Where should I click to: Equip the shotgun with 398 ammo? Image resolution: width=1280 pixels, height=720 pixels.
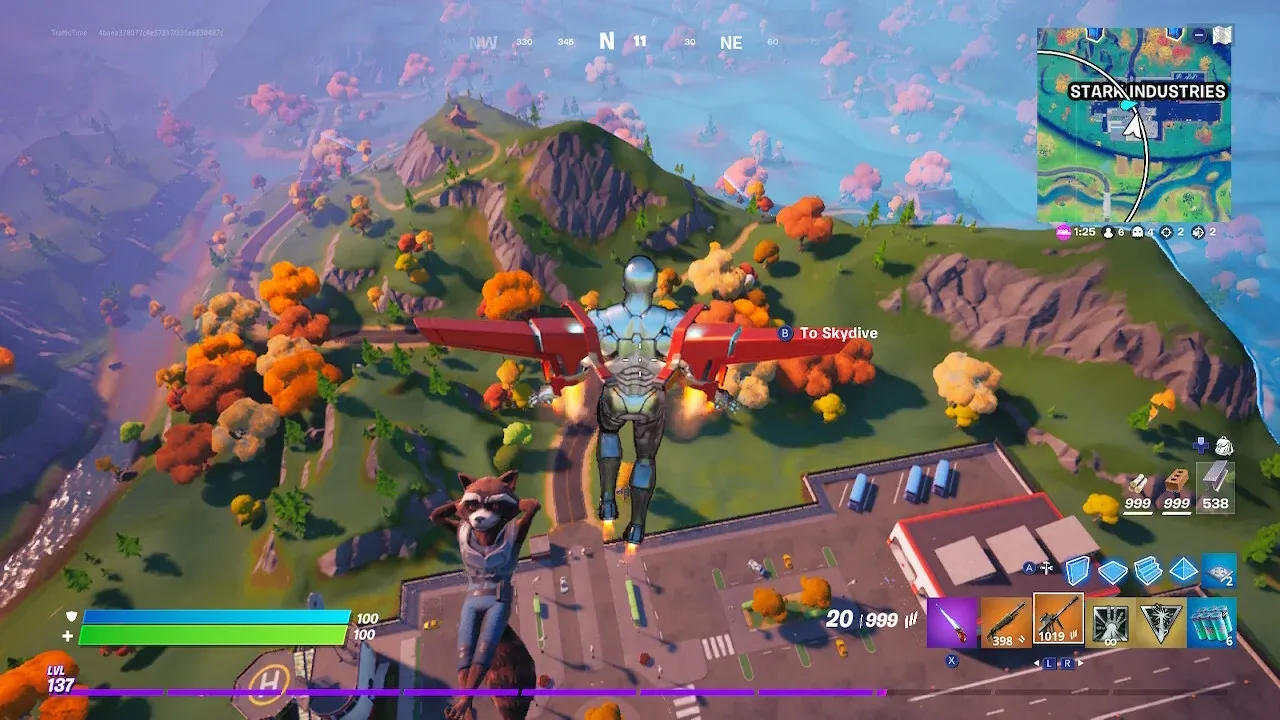coord(1004,622)
